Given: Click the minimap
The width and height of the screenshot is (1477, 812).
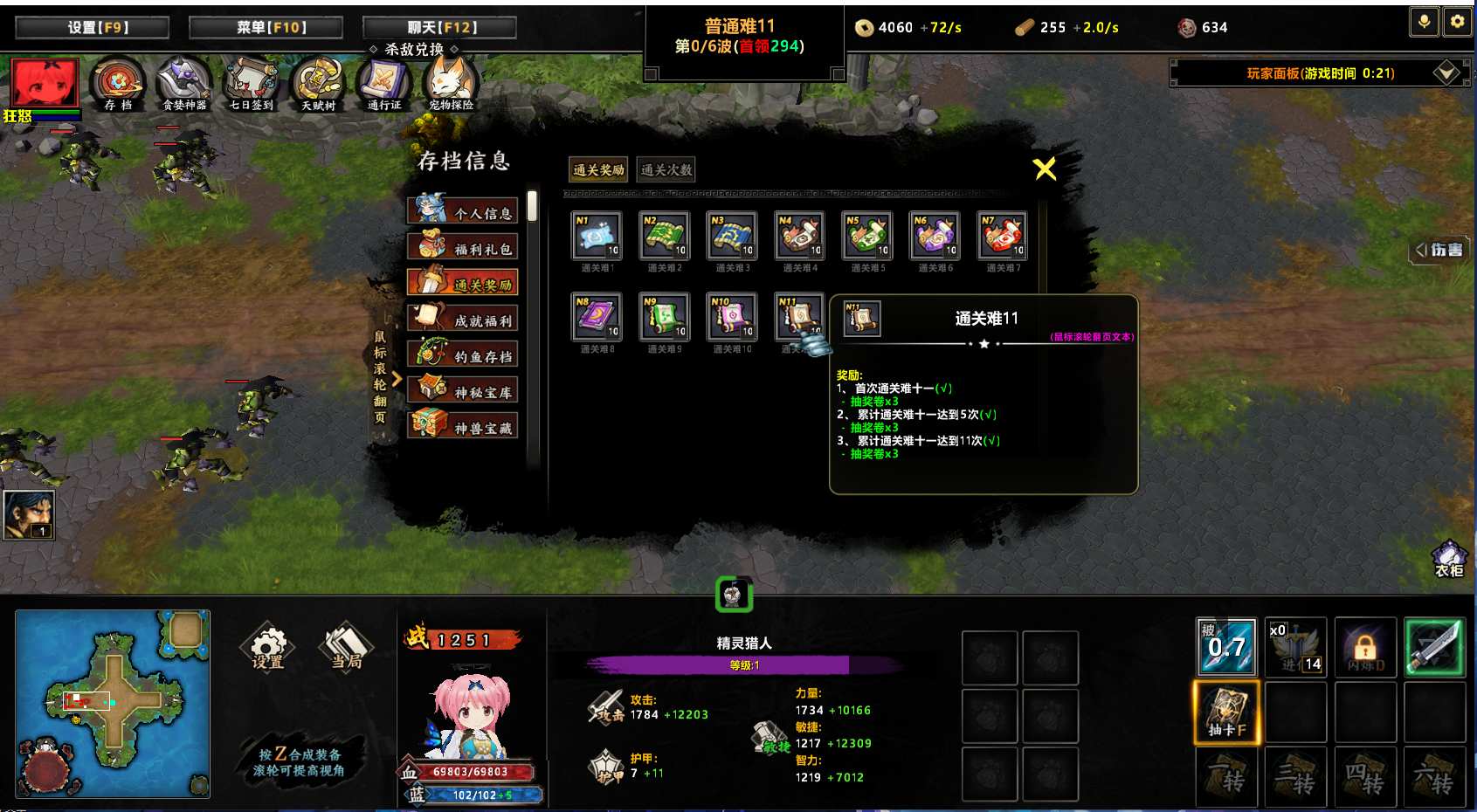Looking at the screenshot, I should click(x=113, y=703).
